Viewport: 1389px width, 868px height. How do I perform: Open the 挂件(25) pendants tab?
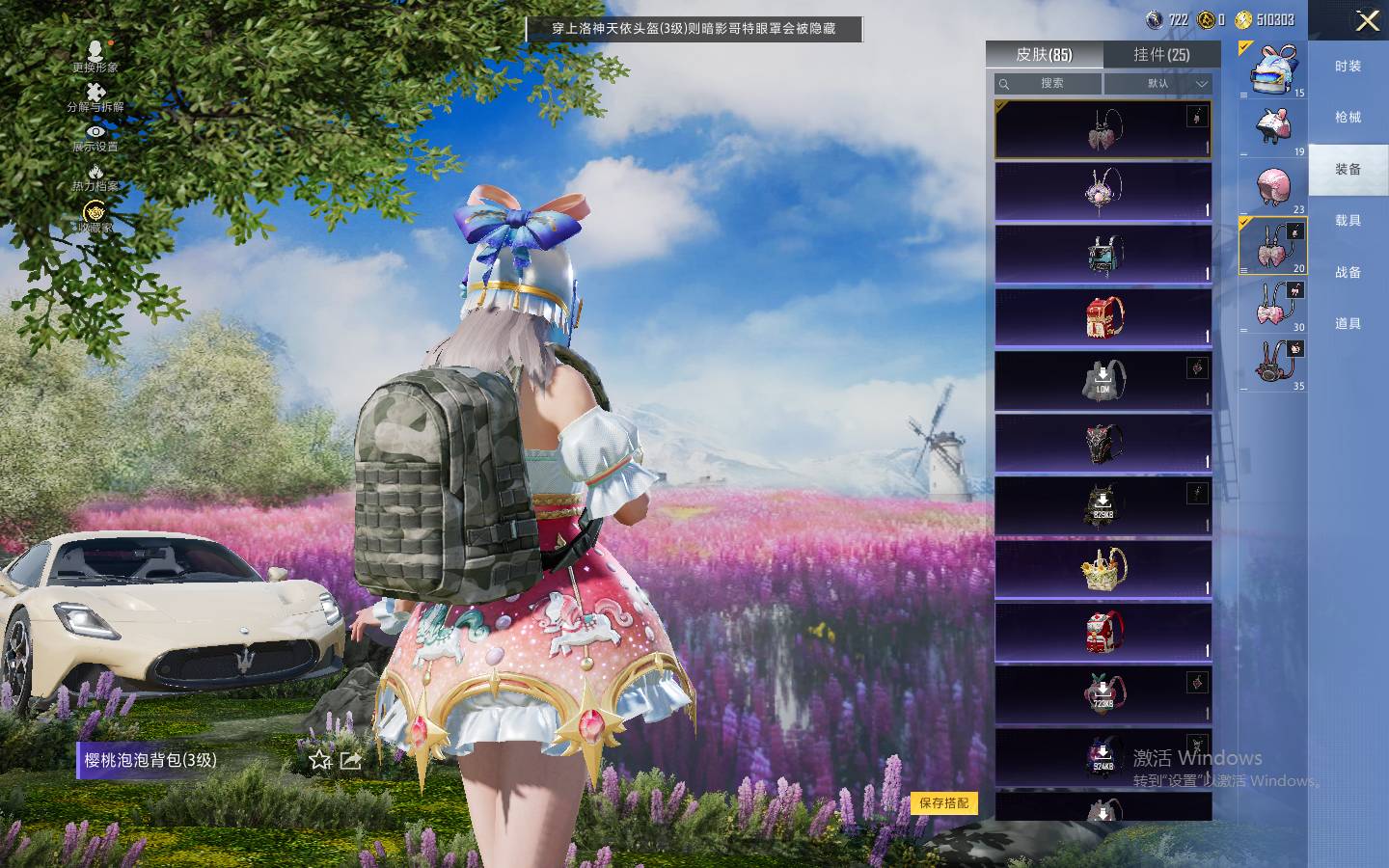[1161, 55]
